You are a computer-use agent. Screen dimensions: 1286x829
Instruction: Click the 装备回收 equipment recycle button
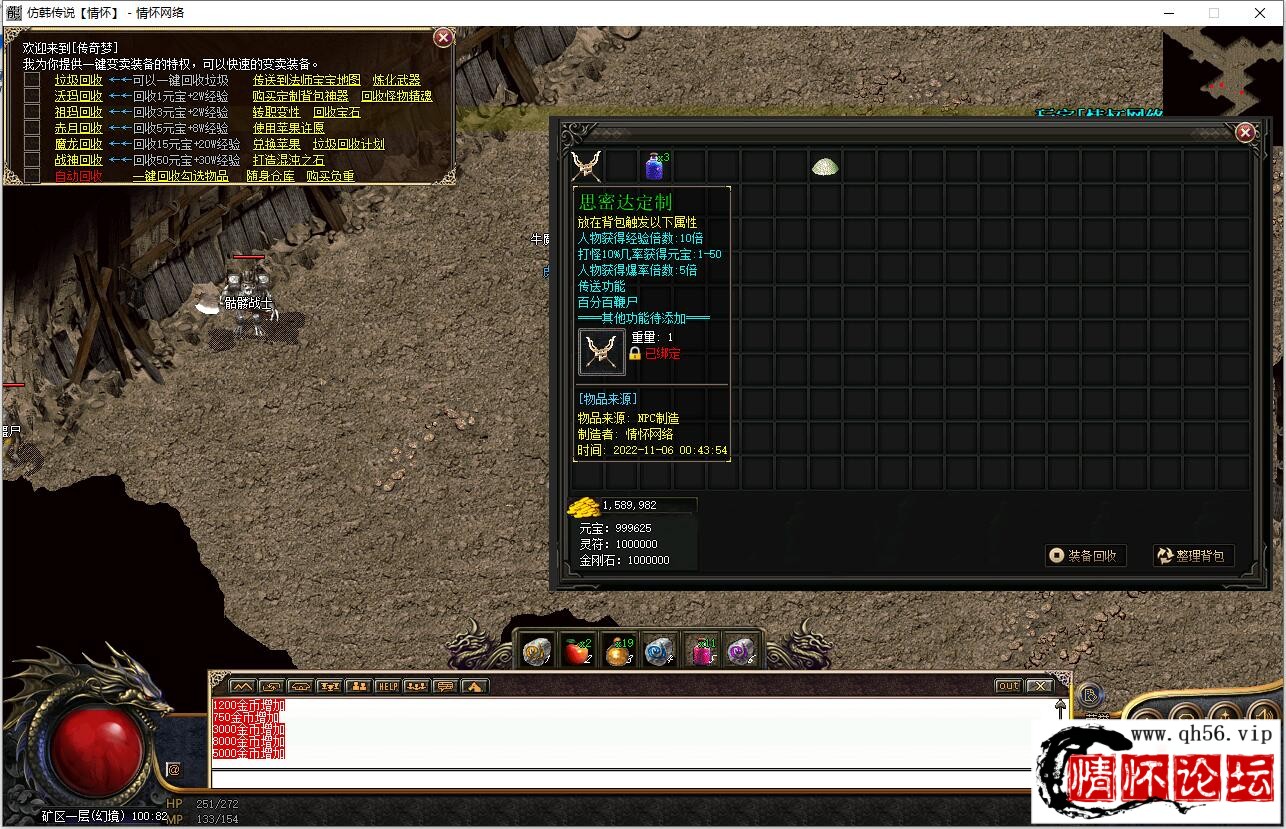[1086, 555]
